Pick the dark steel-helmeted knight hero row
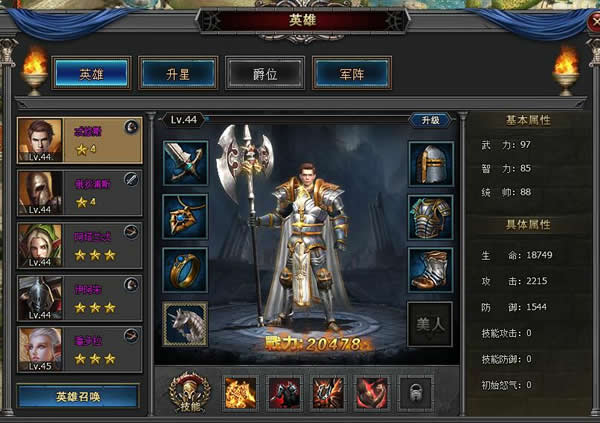Image resolution: width=600 pixels, height=423 pixels. pos(79,297)
